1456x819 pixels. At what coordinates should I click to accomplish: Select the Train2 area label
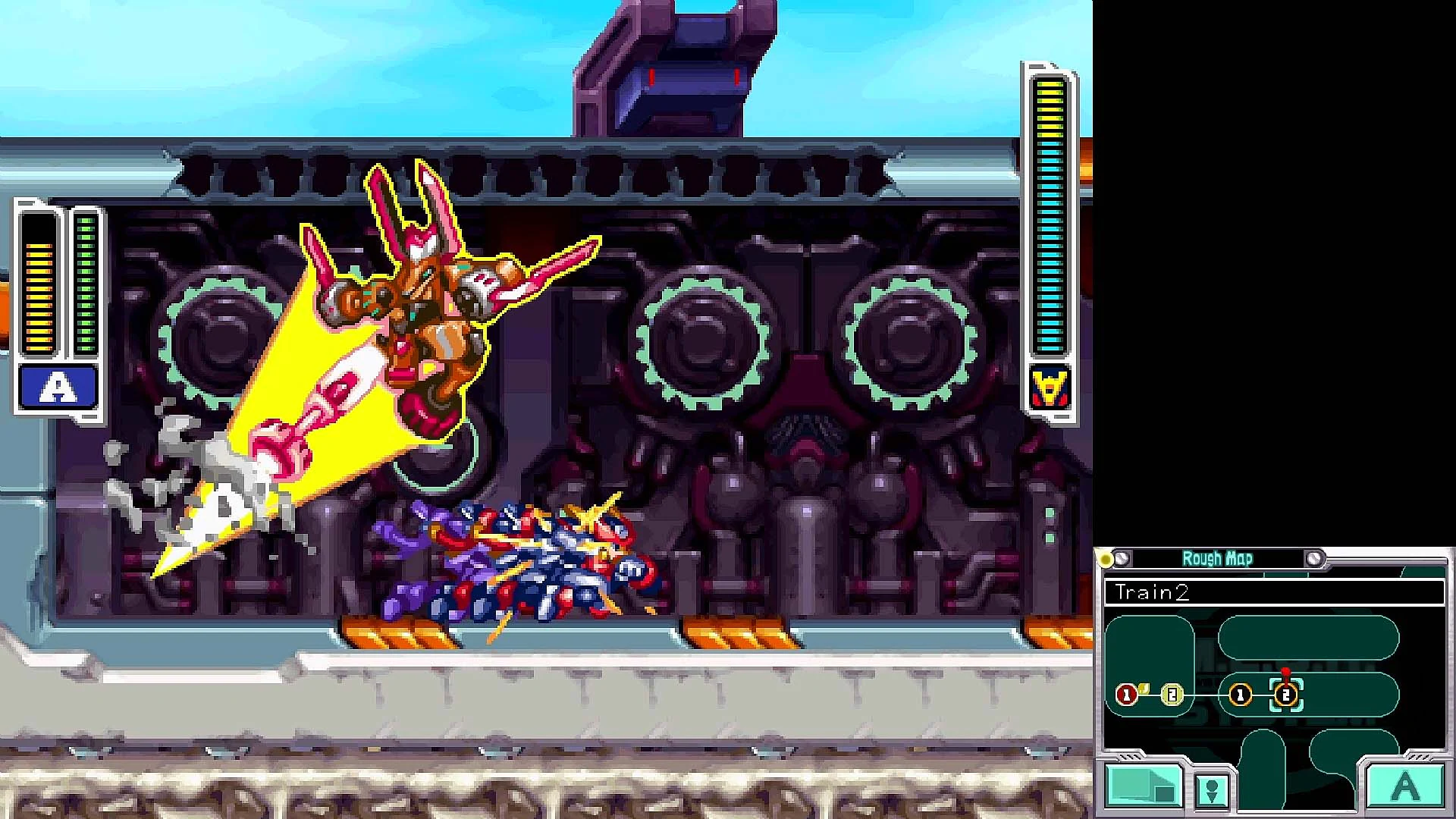pos(1153,592)
